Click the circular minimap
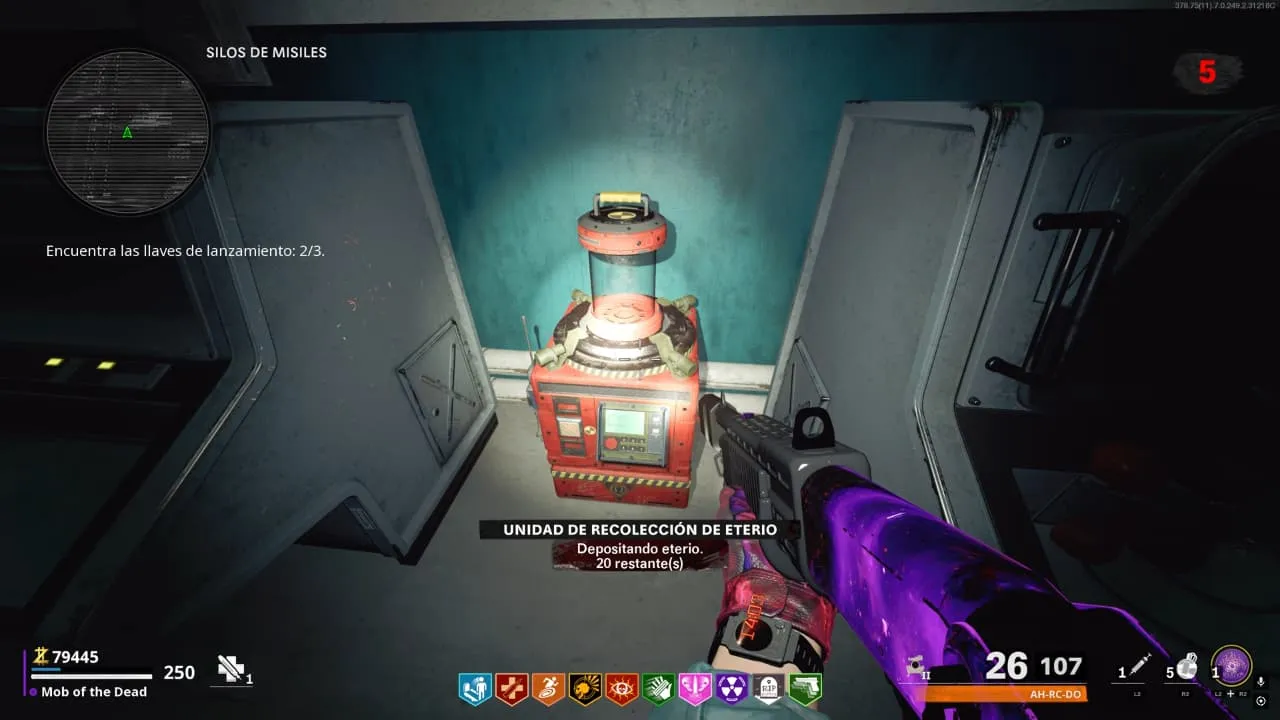The height and width of the screenshot is (720, 1280). click(127, 132)
